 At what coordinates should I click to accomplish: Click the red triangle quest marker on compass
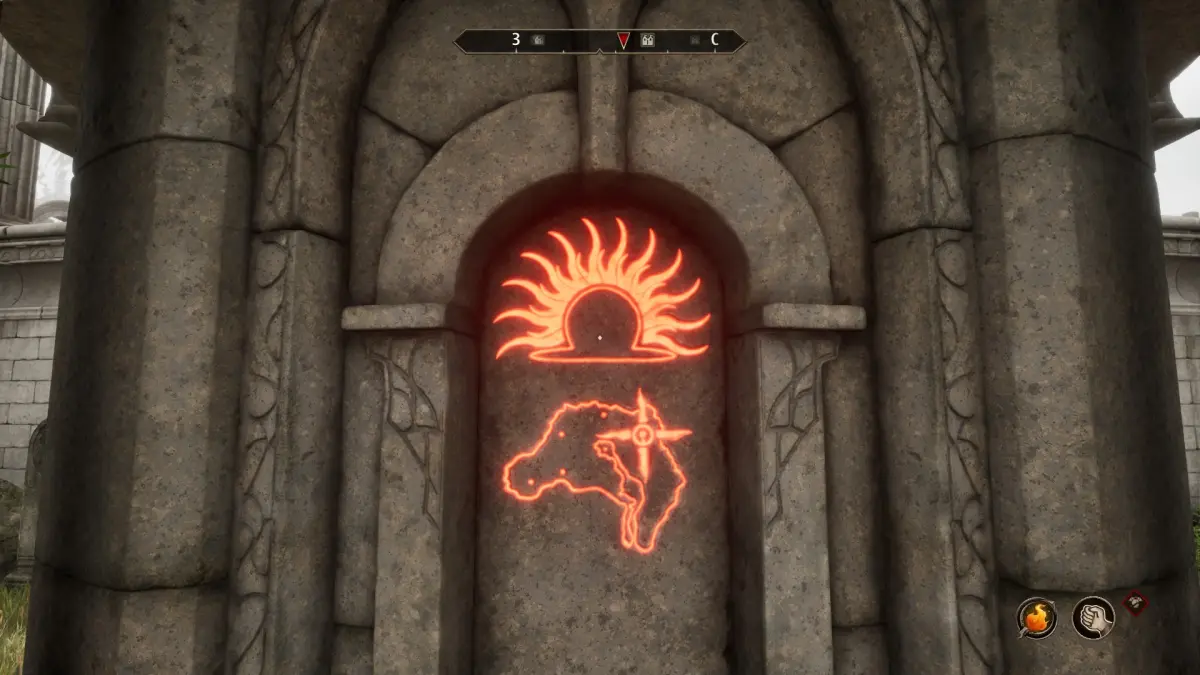click(x=623, y=41)
